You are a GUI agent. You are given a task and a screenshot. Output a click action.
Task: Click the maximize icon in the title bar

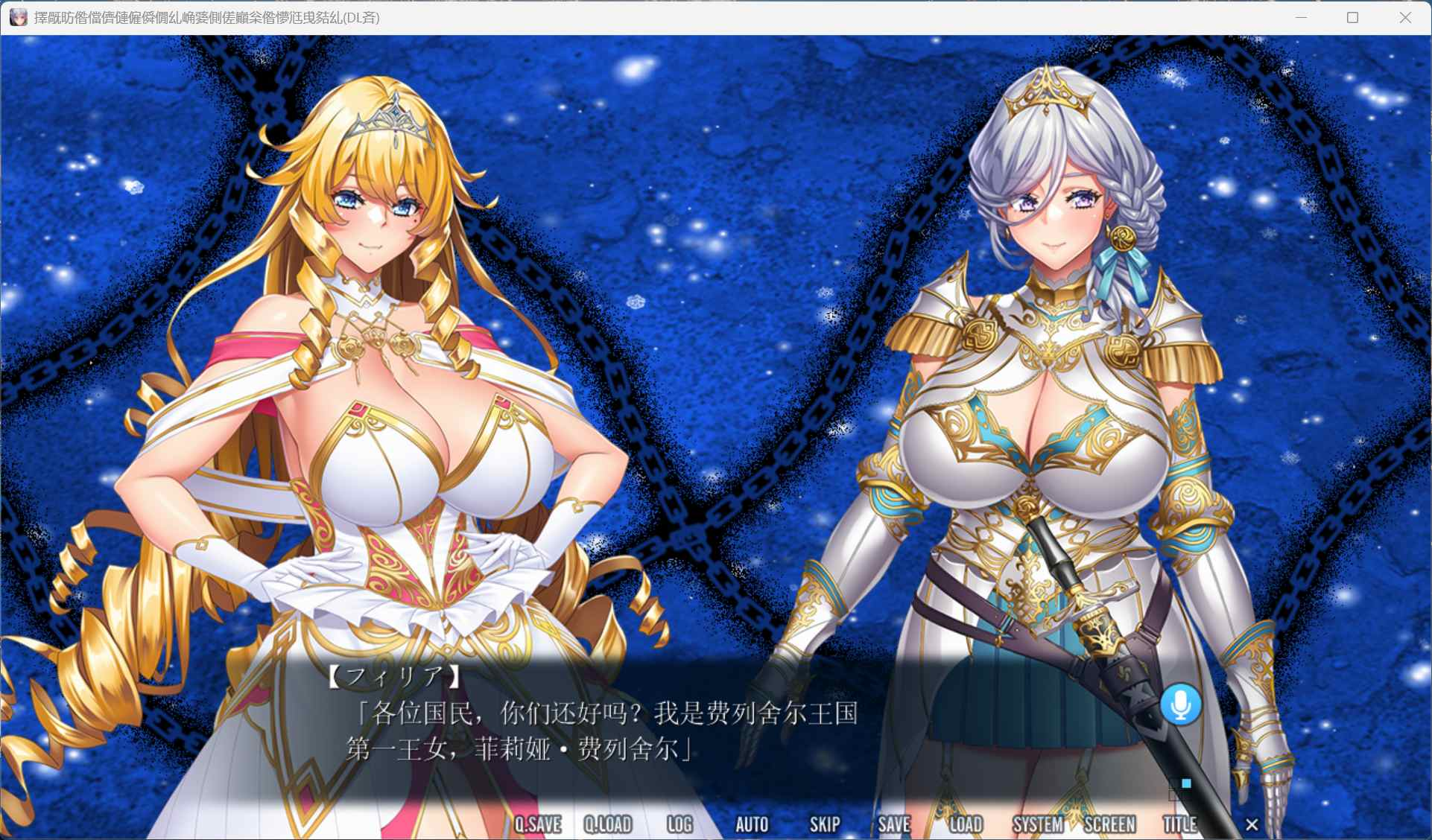pos(1352,16)
